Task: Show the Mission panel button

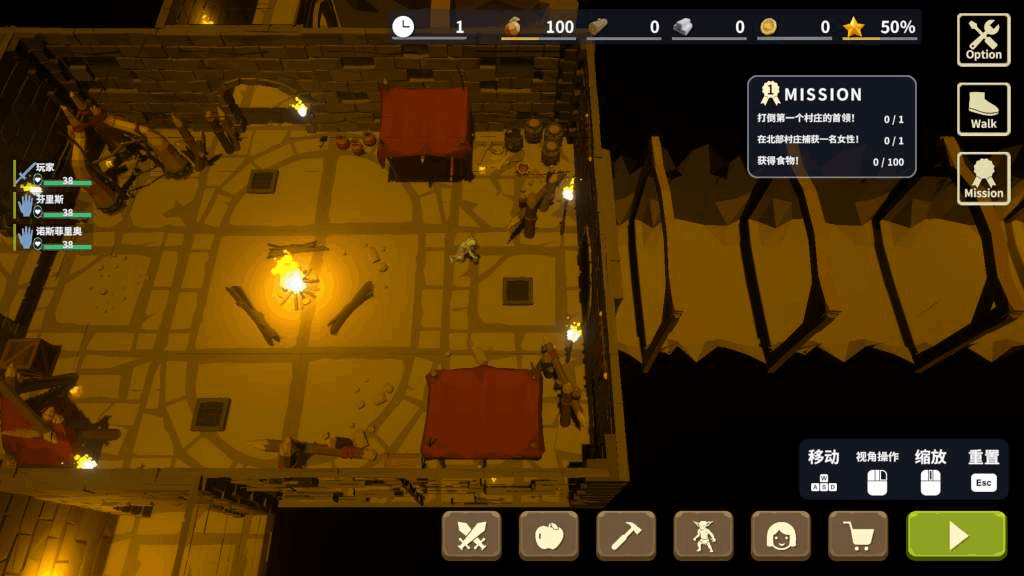Action: pos(983,178)
